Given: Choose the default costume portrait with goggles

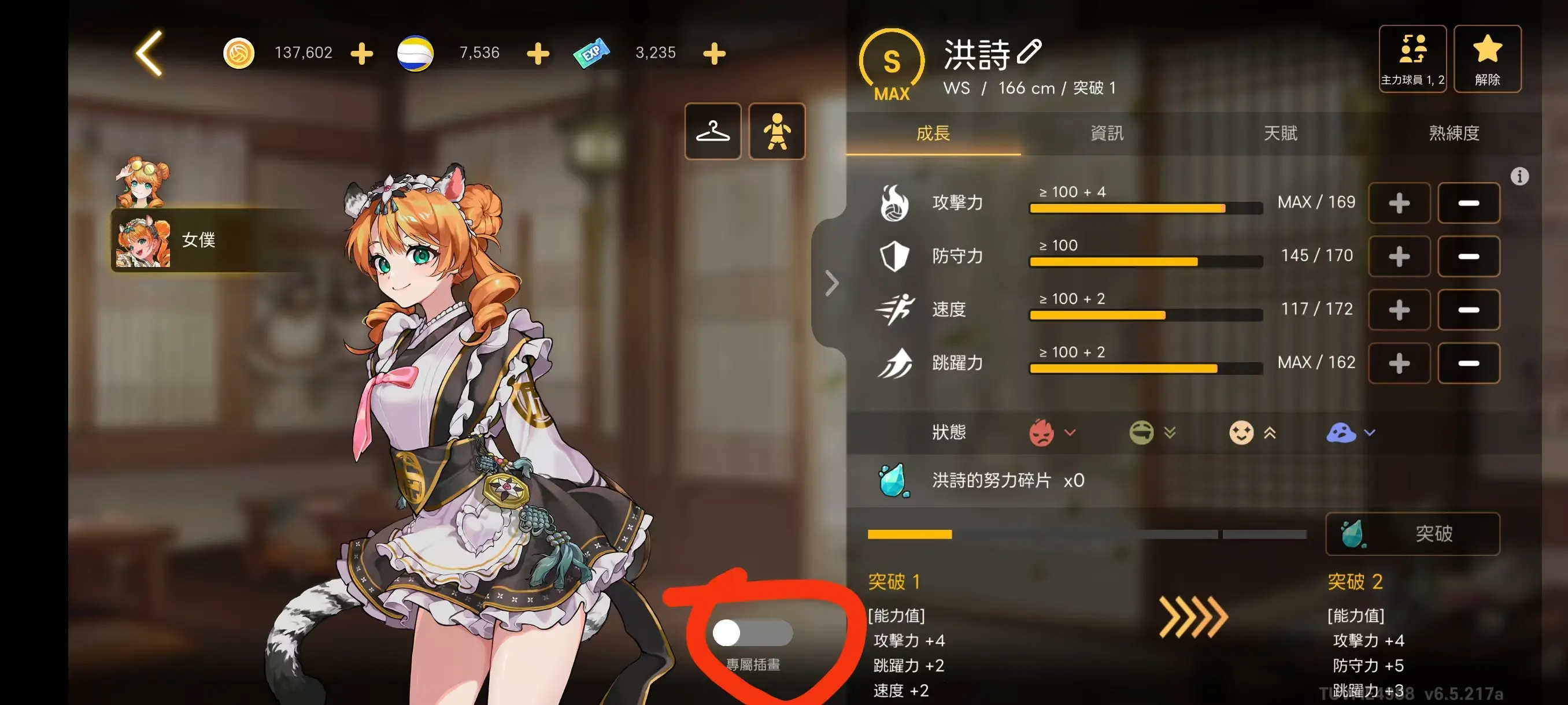Looking at the screenshot, I should coord(142,183).
